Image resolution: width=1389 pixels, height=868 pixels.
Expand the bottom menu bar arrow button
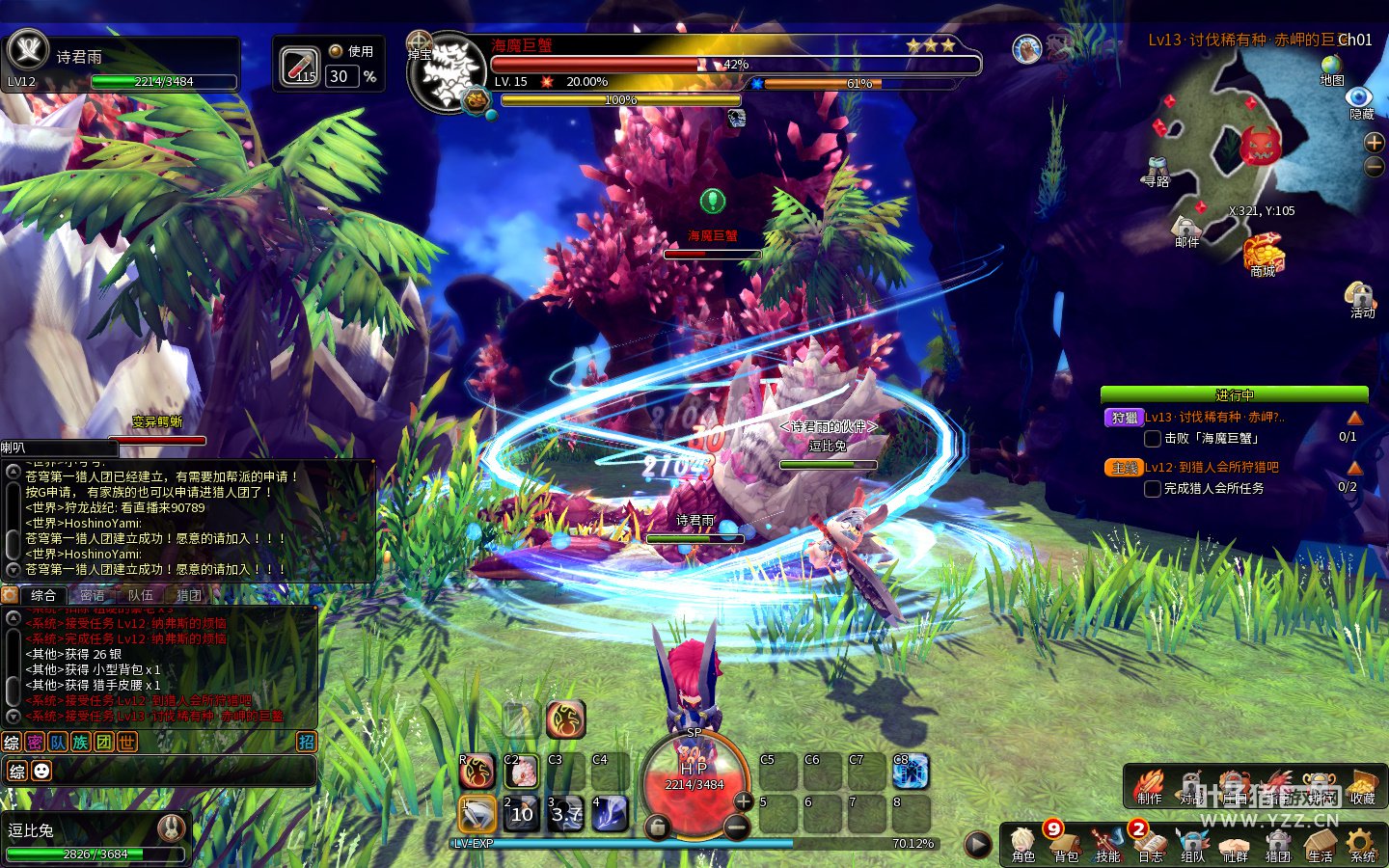tap(977, 845)
